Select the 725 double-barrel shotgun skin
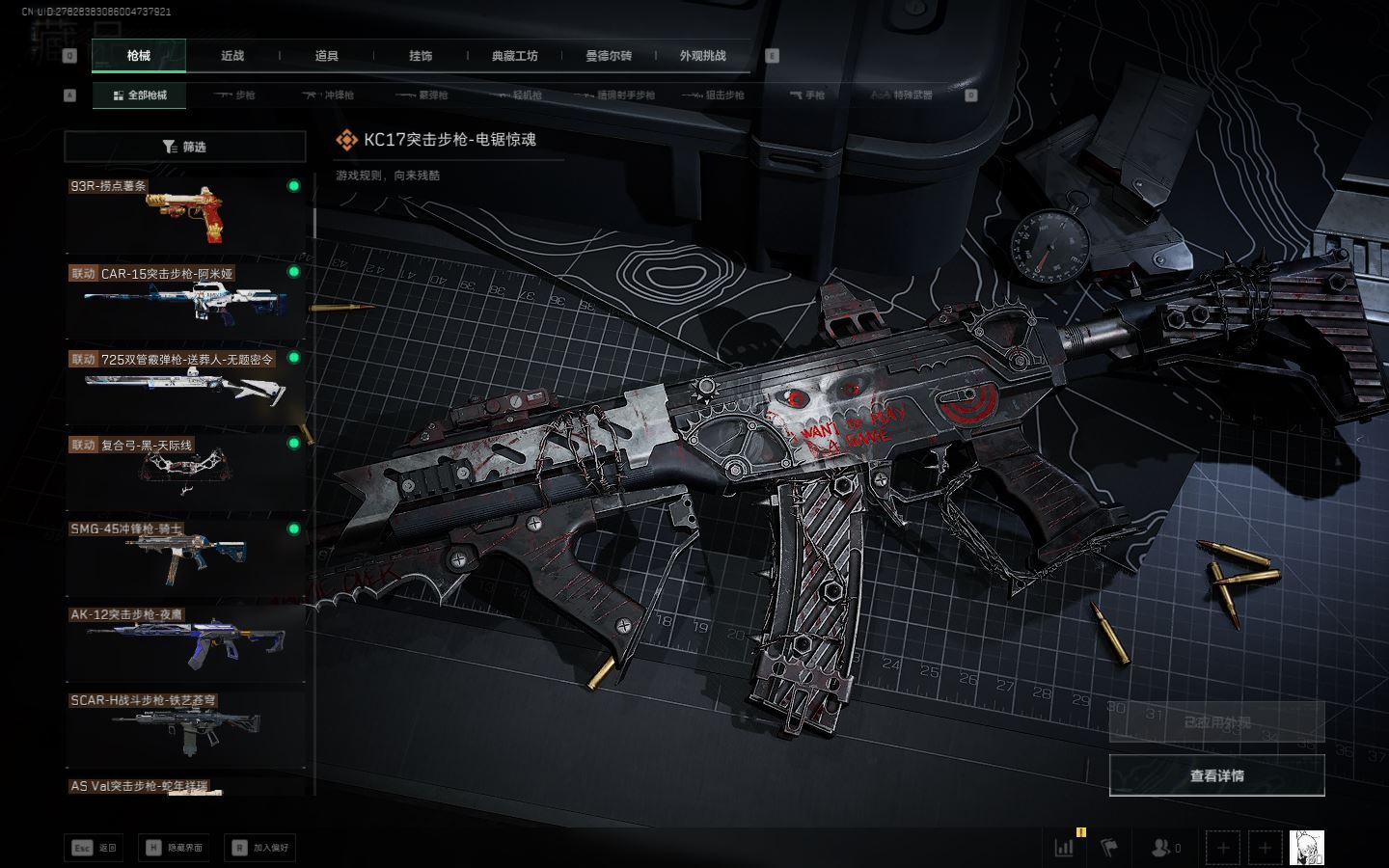The height and width of the screenshot is (868, 1389). [185, 385]
